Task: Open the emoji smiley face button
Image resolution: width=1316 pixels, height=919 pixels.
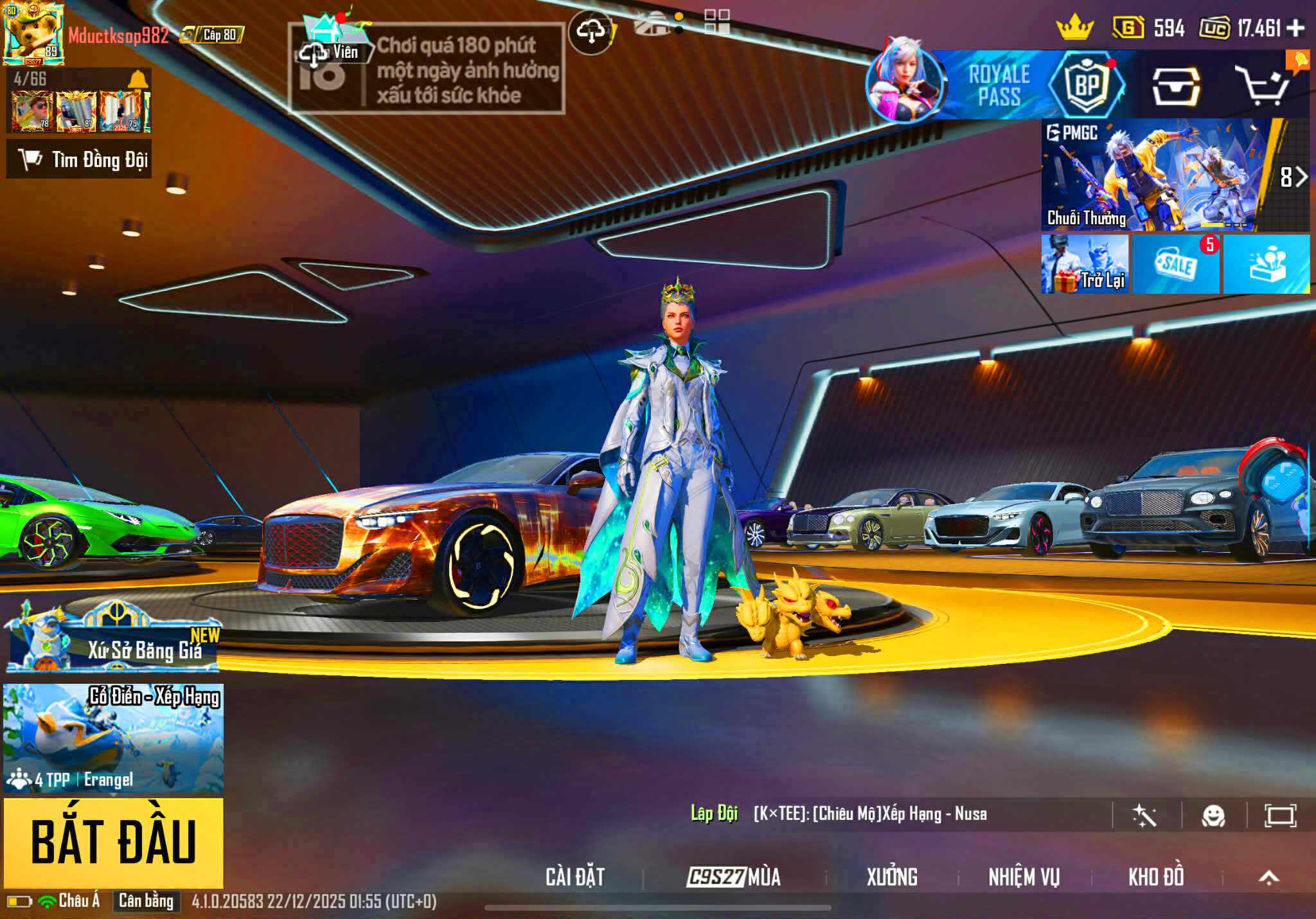Action: pos(1213,816)
